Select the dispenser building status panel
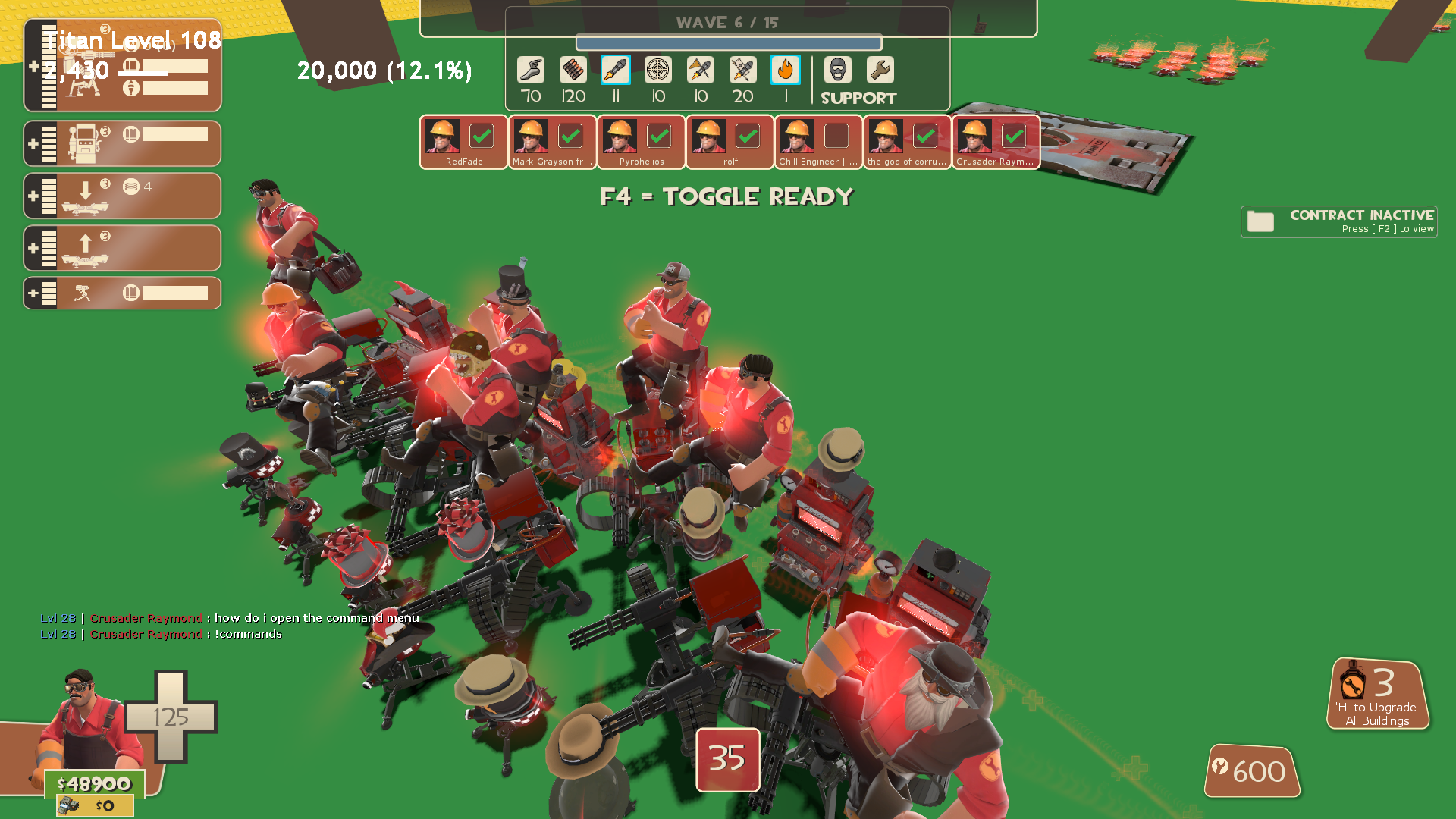Screen dimensions: 1456x819 [123, 143]
